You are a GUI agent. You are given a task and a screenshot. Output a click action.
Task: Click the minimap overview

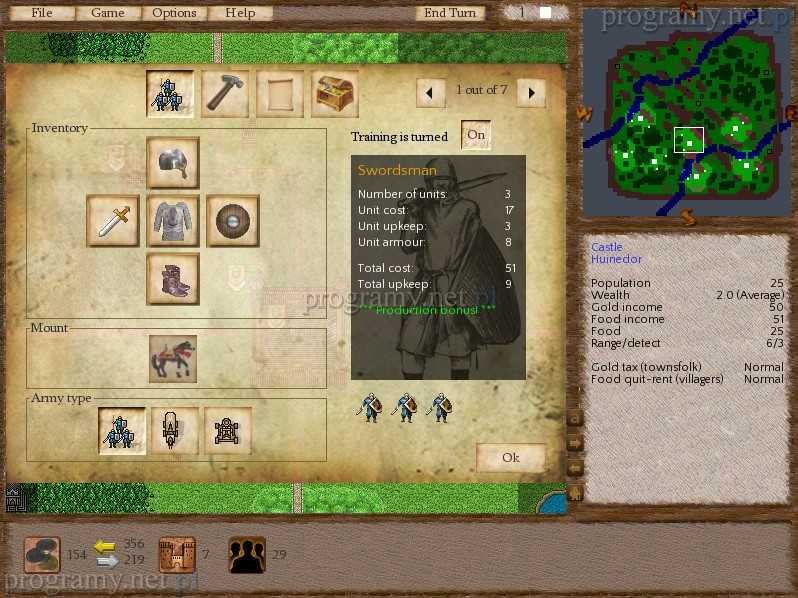(x=681, y=111)
